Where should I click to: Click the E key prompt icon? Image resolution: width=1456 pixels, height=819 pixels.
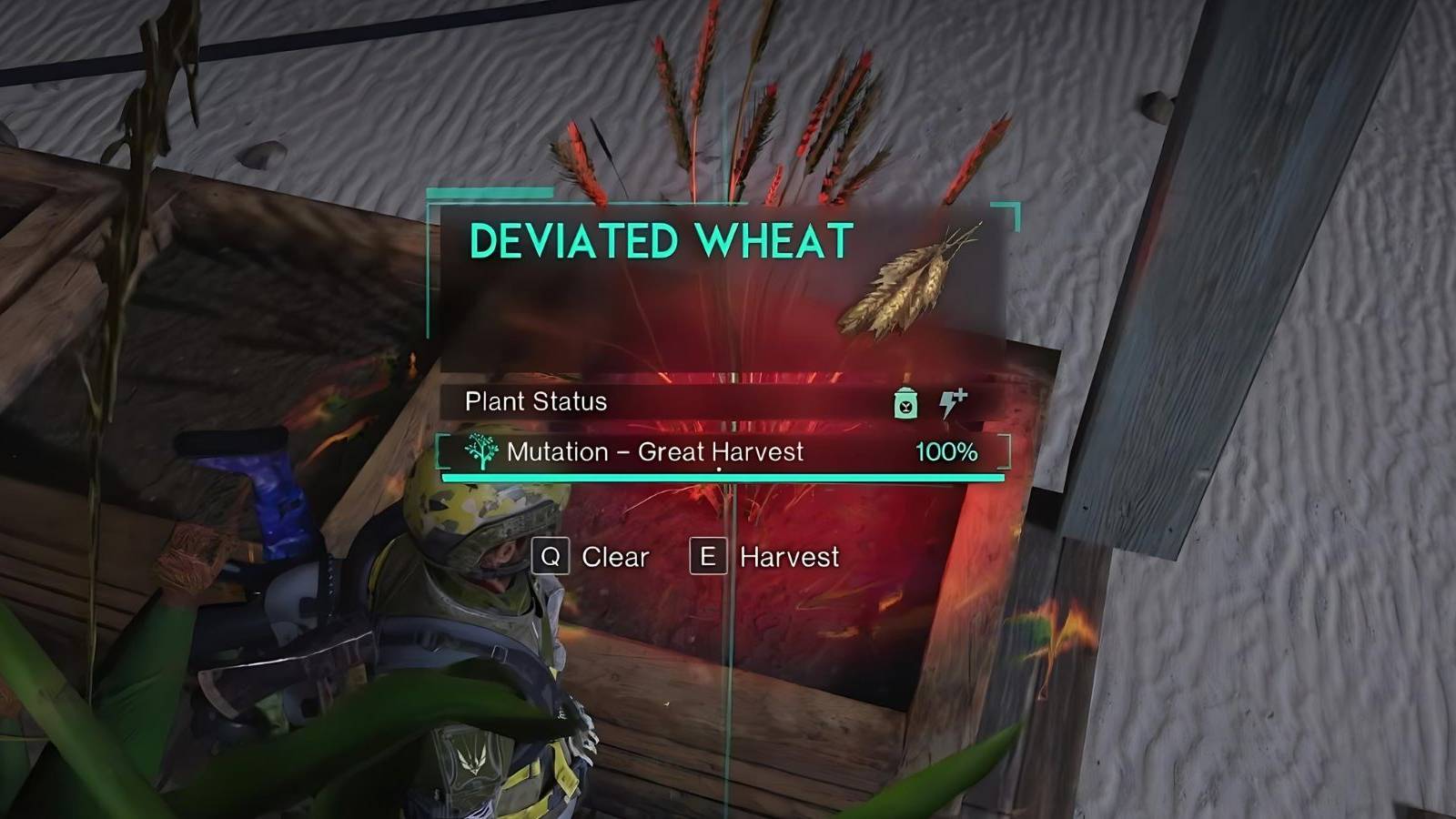coord(709,557)
